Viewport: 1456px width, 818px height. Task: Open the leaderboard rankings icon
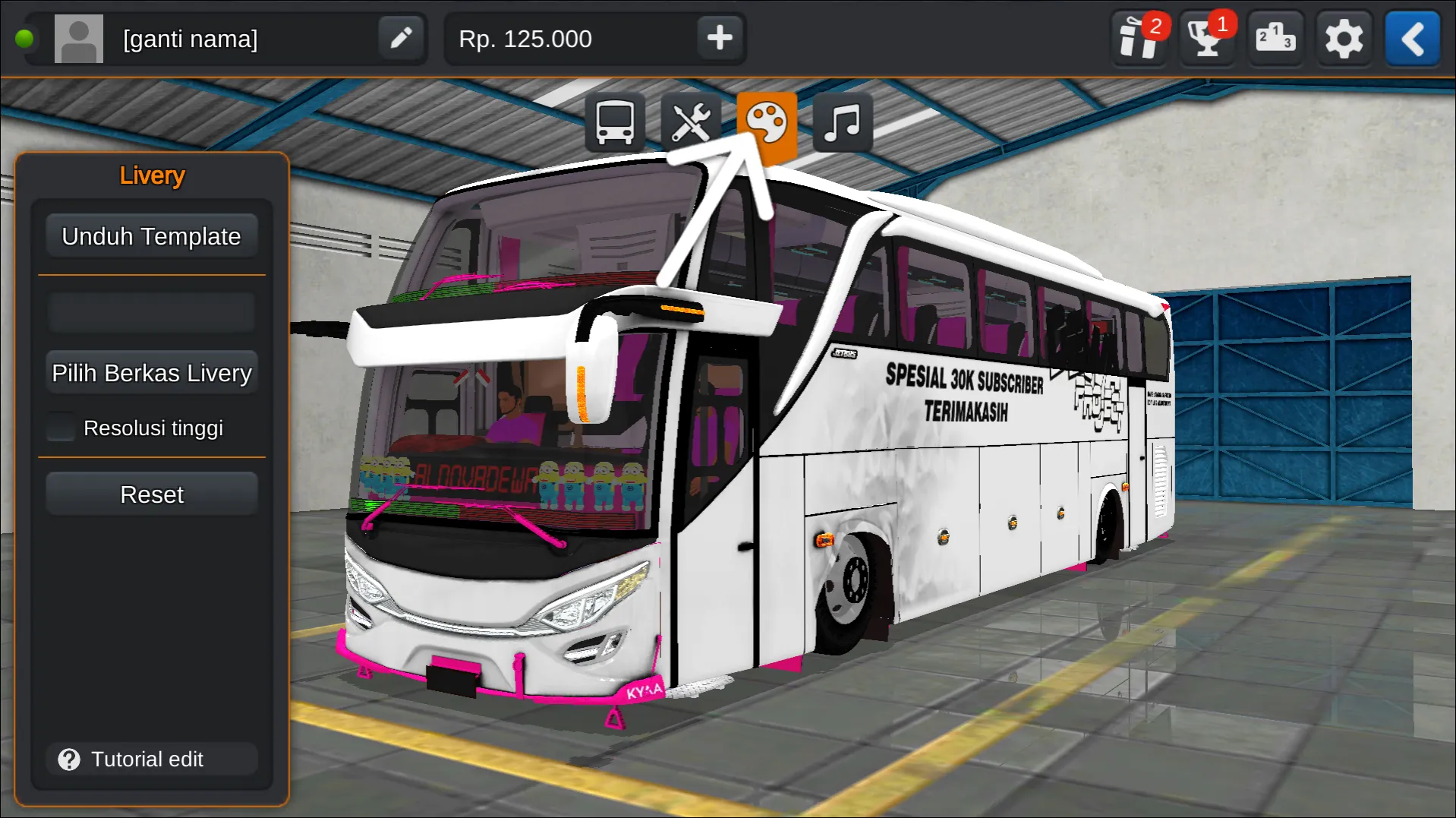tap(1275, 38)
